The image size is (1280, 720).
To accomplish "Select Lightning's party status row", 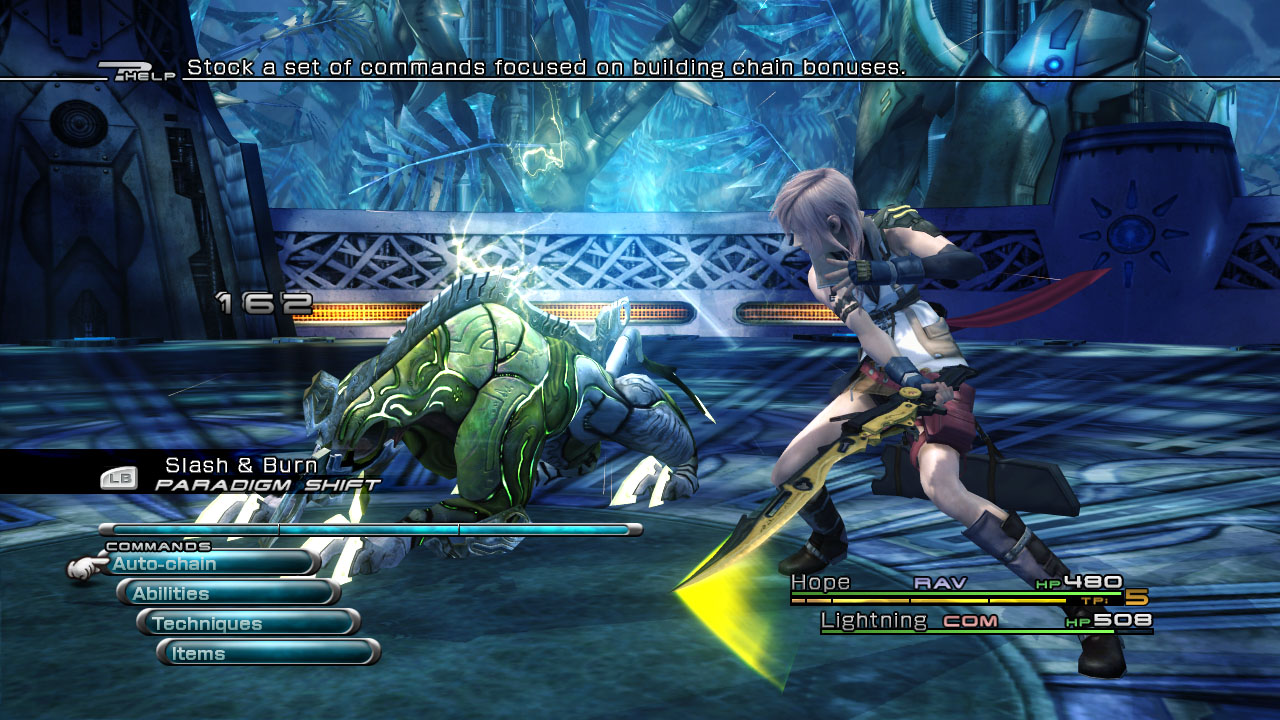I will click(x=985, y=622).
